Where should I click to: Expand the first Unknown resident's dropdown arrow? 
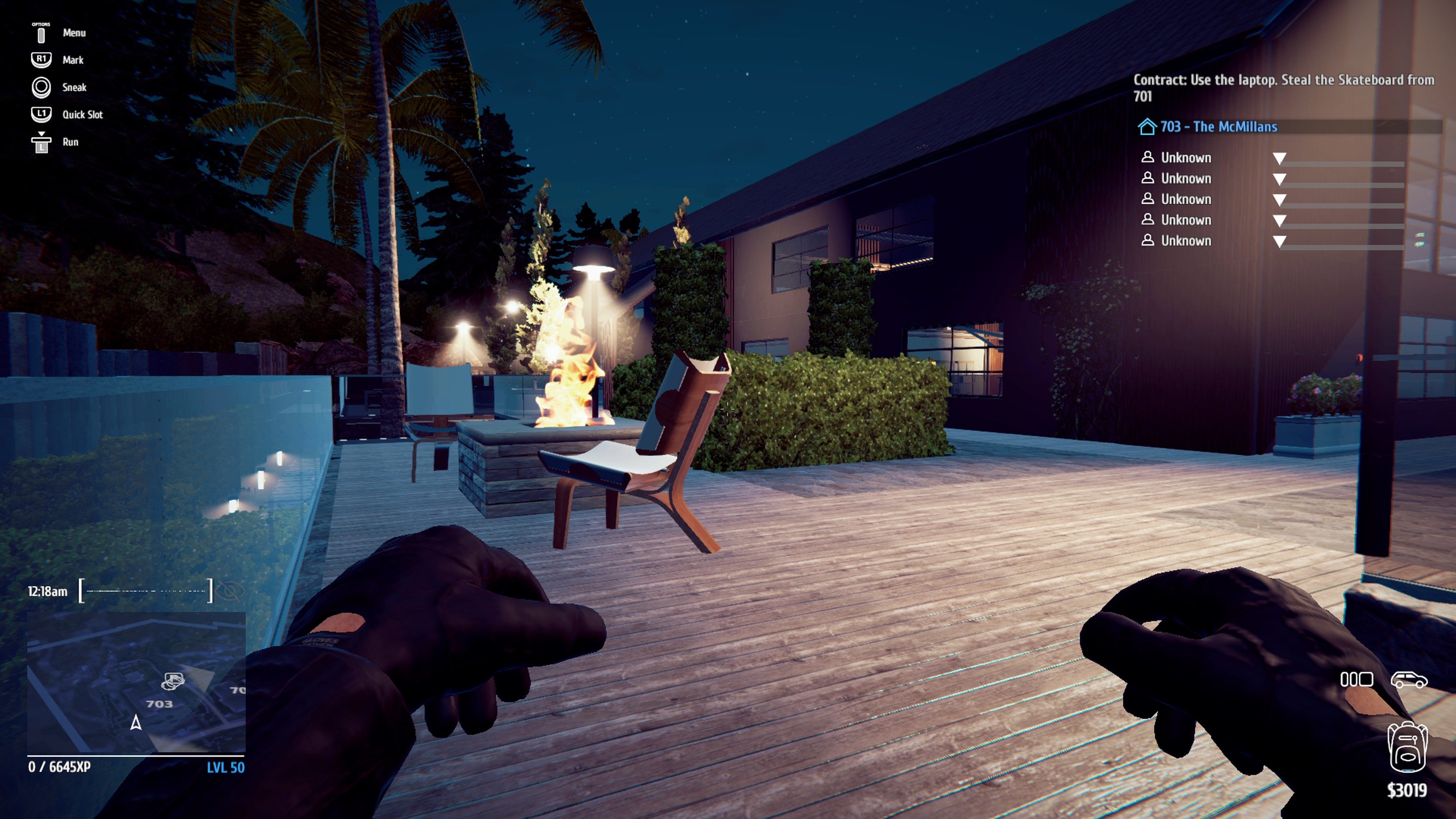click(1280, 157)
